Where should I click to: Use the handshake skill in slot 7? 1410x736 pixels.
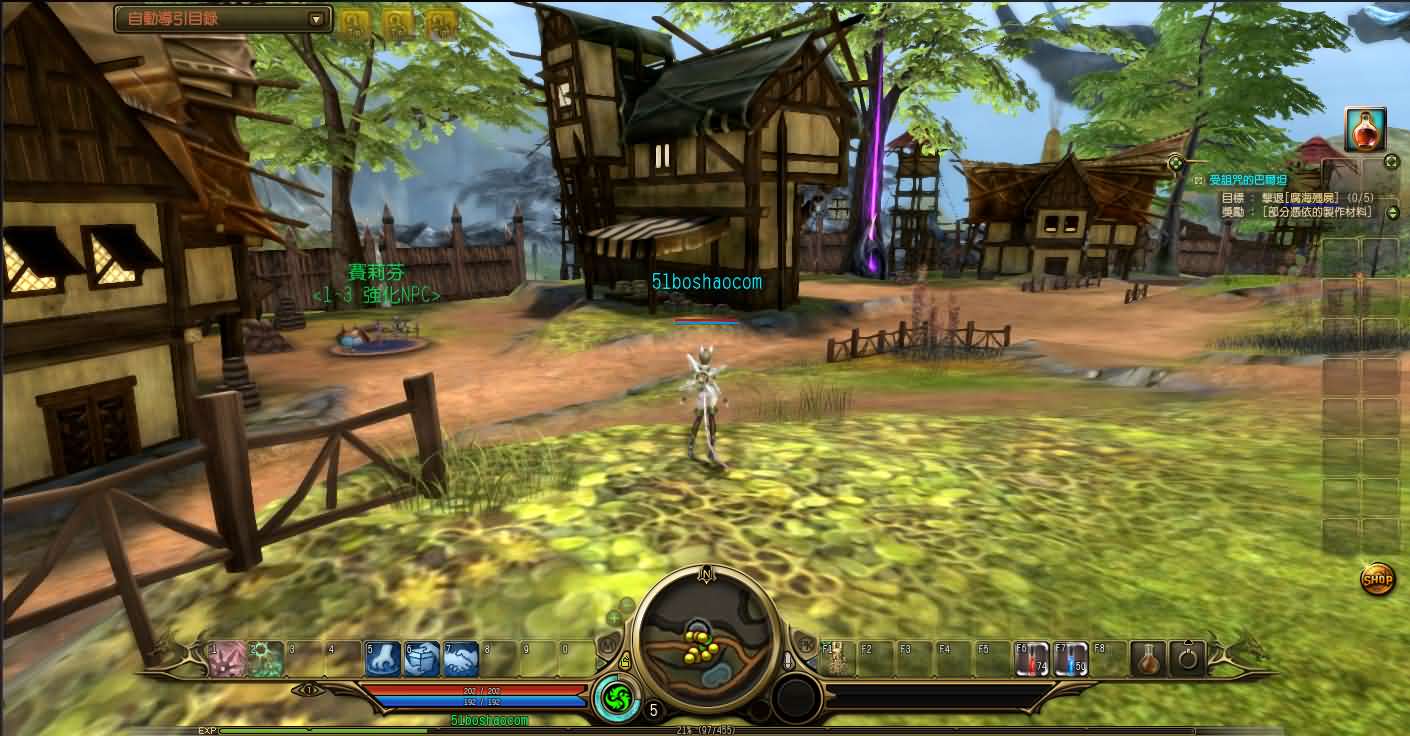coord(462,657)
